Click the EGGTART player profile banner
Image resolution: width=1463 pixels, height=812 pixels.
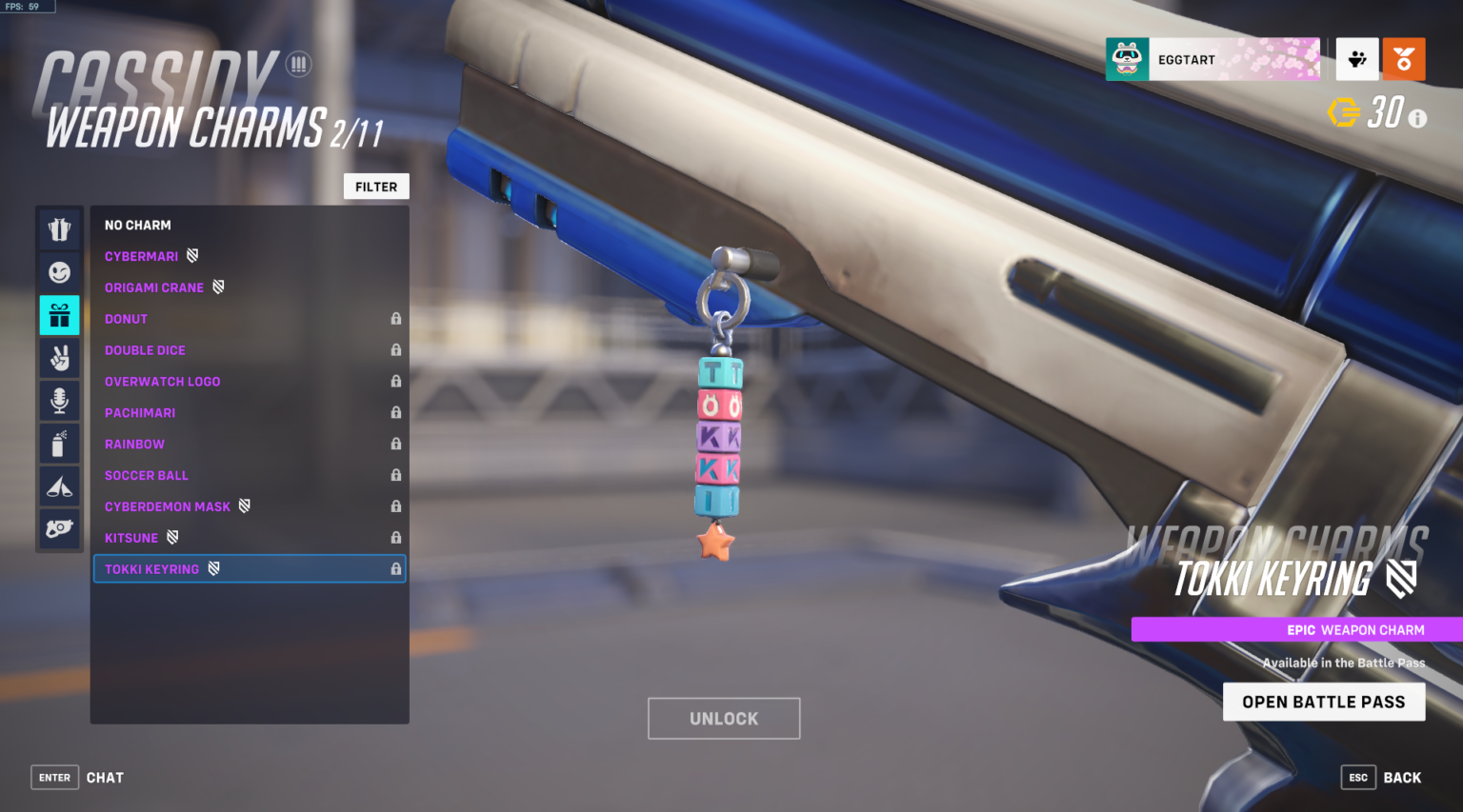point(1212,58)
